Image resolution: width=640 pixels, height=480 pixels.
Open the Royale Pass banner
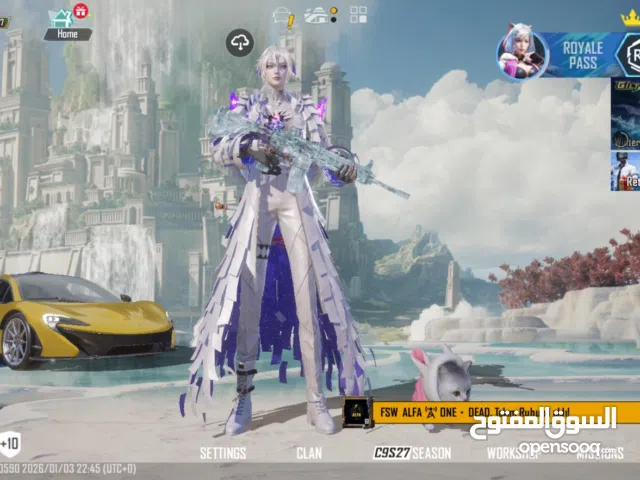point(564,54)
